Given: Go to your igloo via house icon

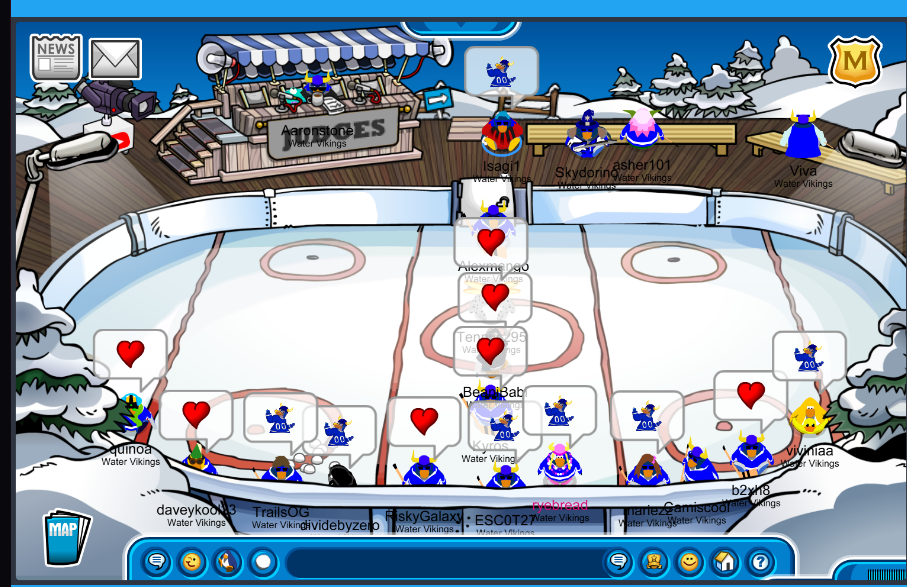Looking at the screenshot, I should 724,562.
